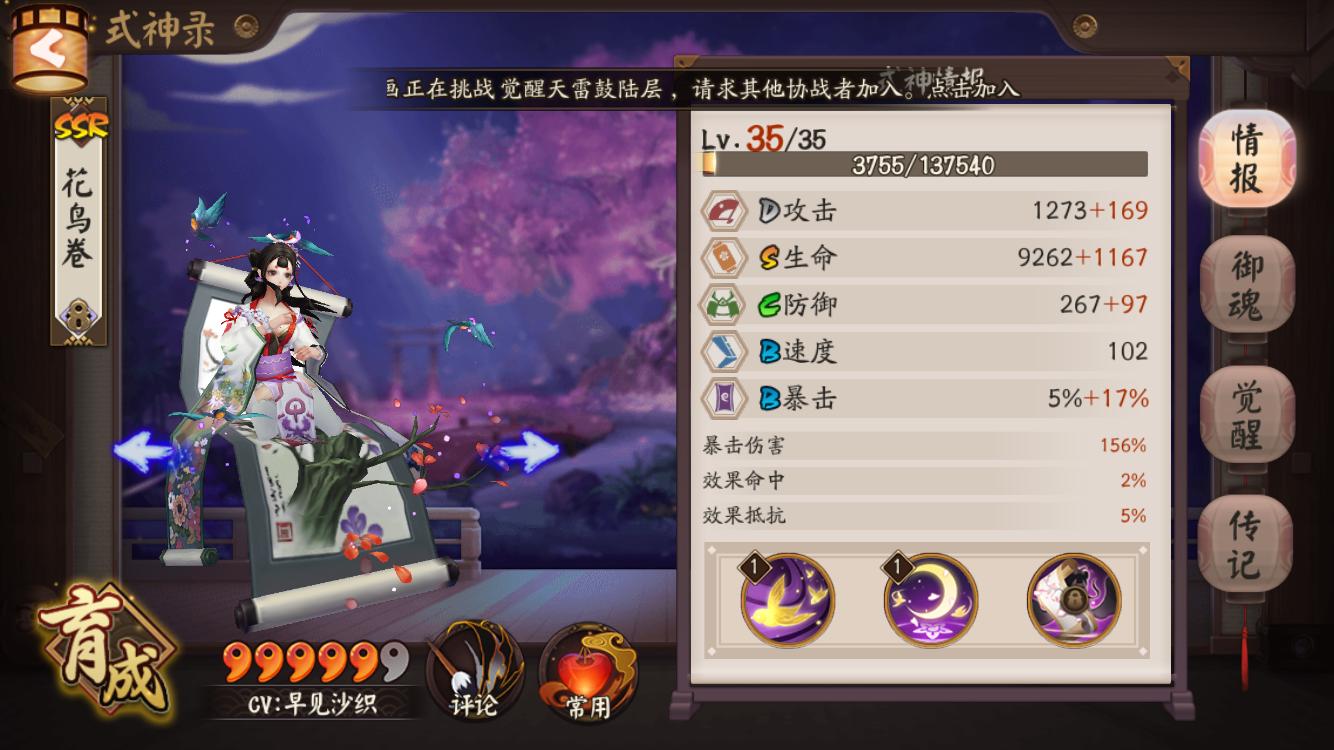
Task: Open the 传记 (biography) tab
Action: (1246, 537)
